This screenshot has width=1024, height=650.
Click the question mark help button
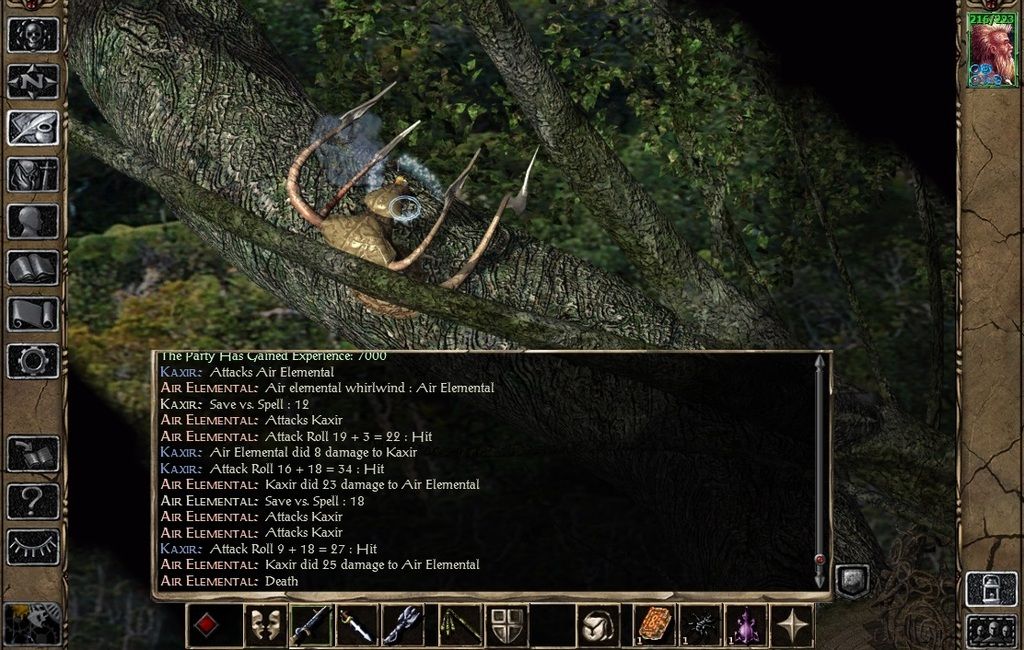(33, 501)
